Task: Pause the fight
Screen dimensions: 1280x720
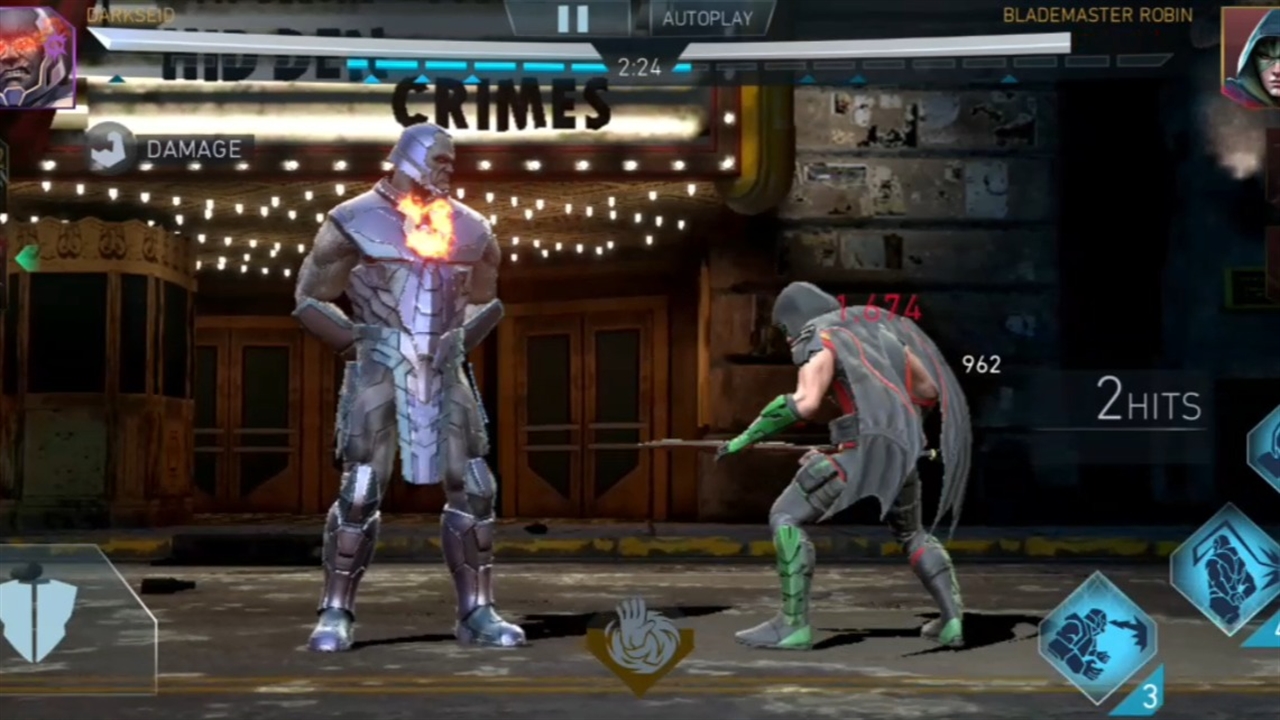Action: click(x=572, y=18)
